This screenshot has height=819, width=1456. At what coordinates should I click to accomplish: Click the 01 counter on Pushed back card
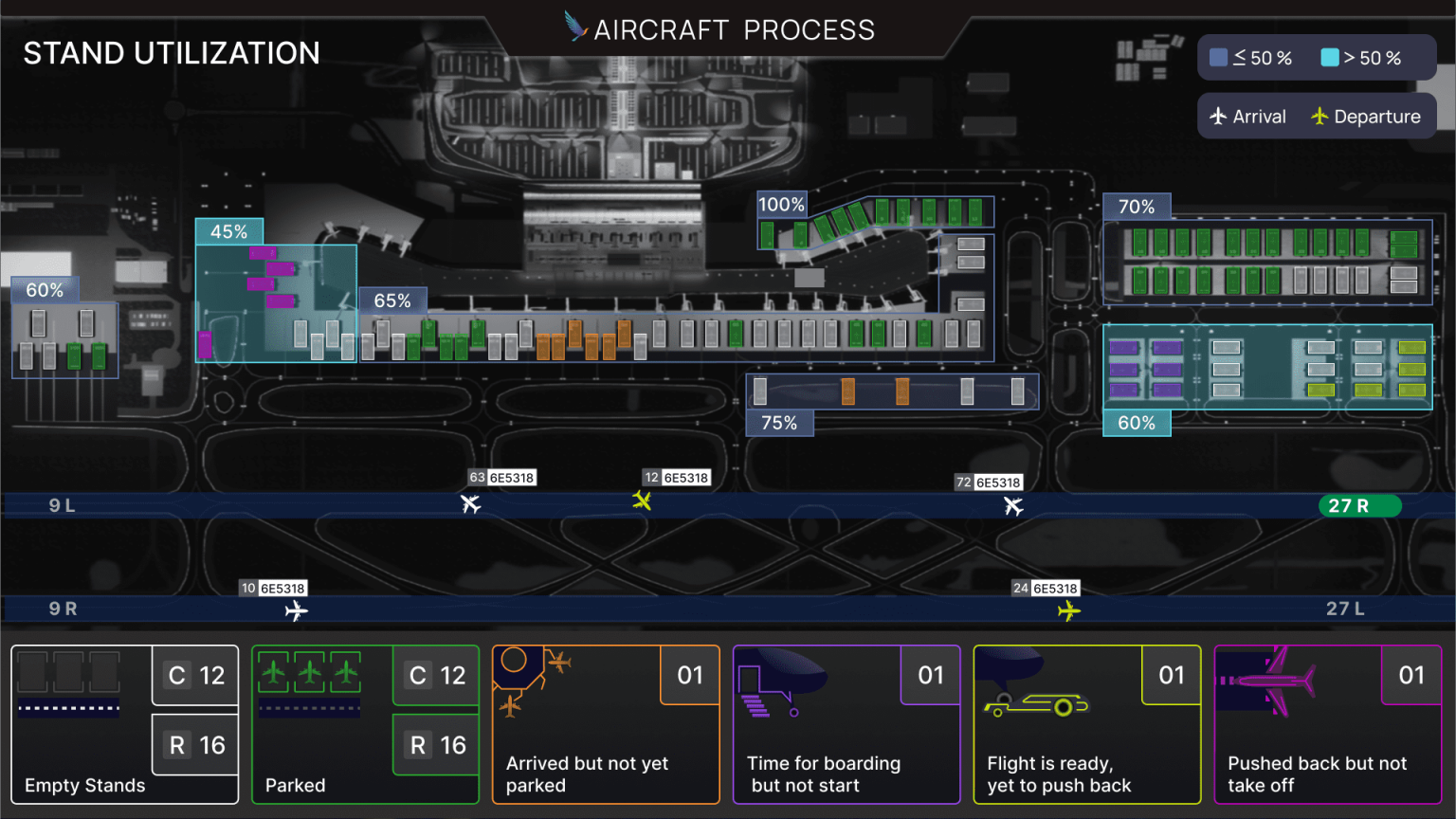[1411, 676]
